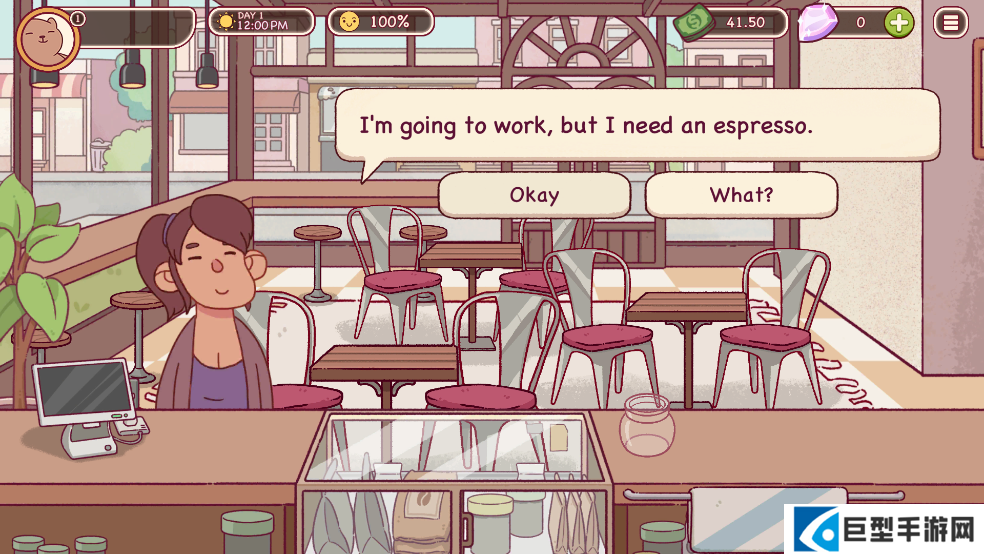Image resolution: width=984 pixels, height=554 pixels.
Task: Click the cash money counter
Action: 733,22
